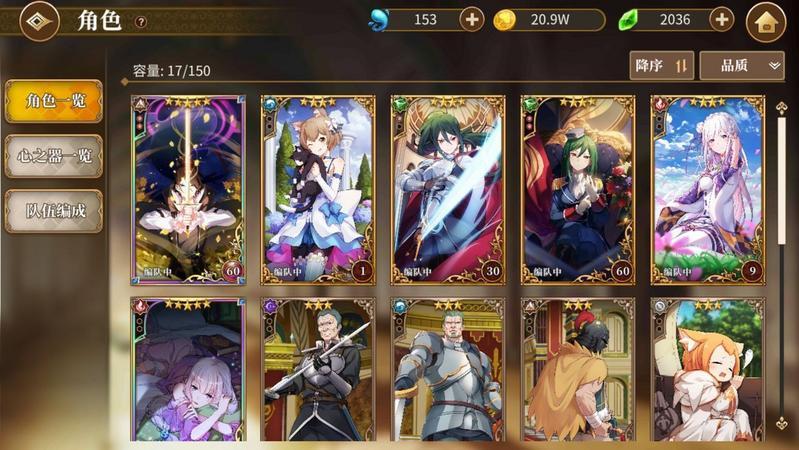Select the brown-haired maid card level 1

pyautogui.click(x=318, y=189)
